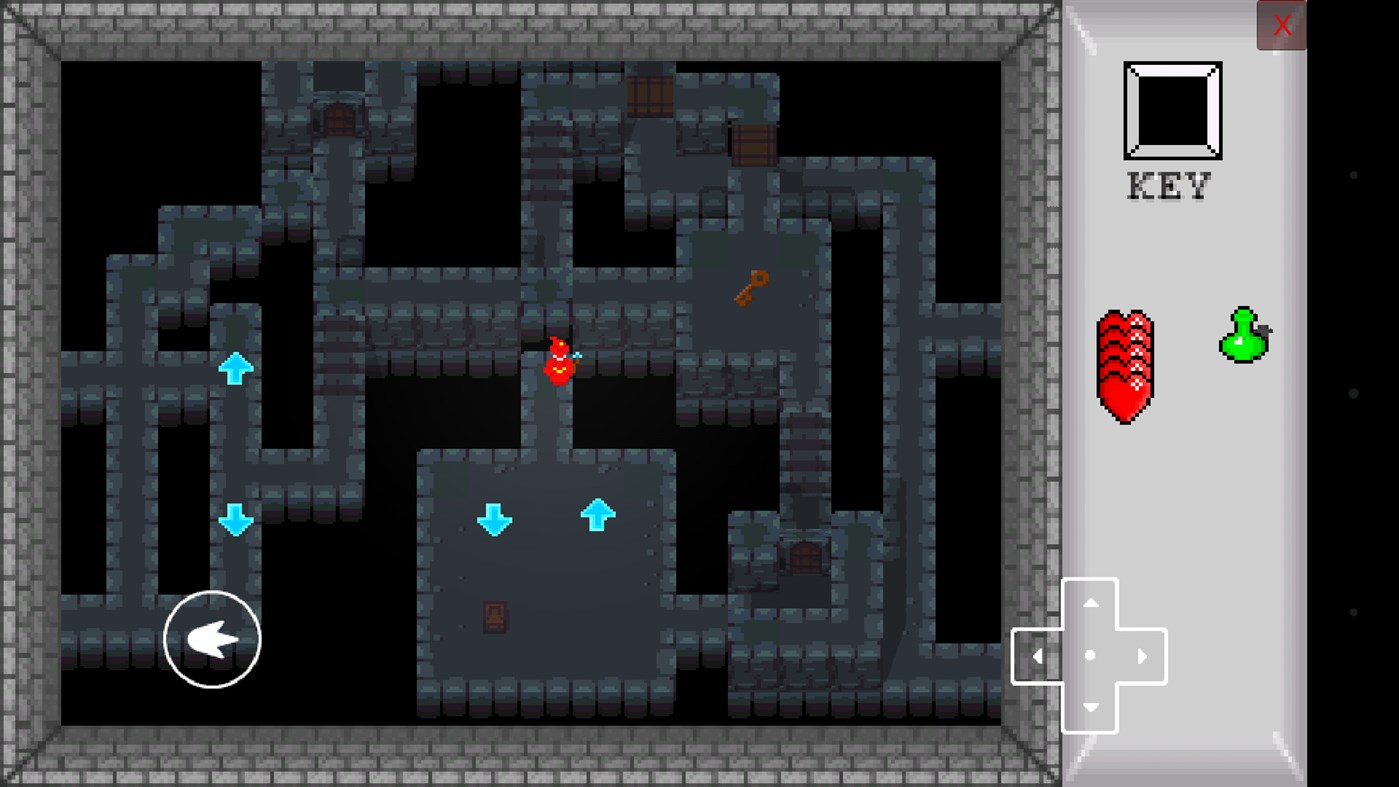Click the blue up arrow in the central room
The width and height of the screenshot is (1399, 787).
point(598,515)
